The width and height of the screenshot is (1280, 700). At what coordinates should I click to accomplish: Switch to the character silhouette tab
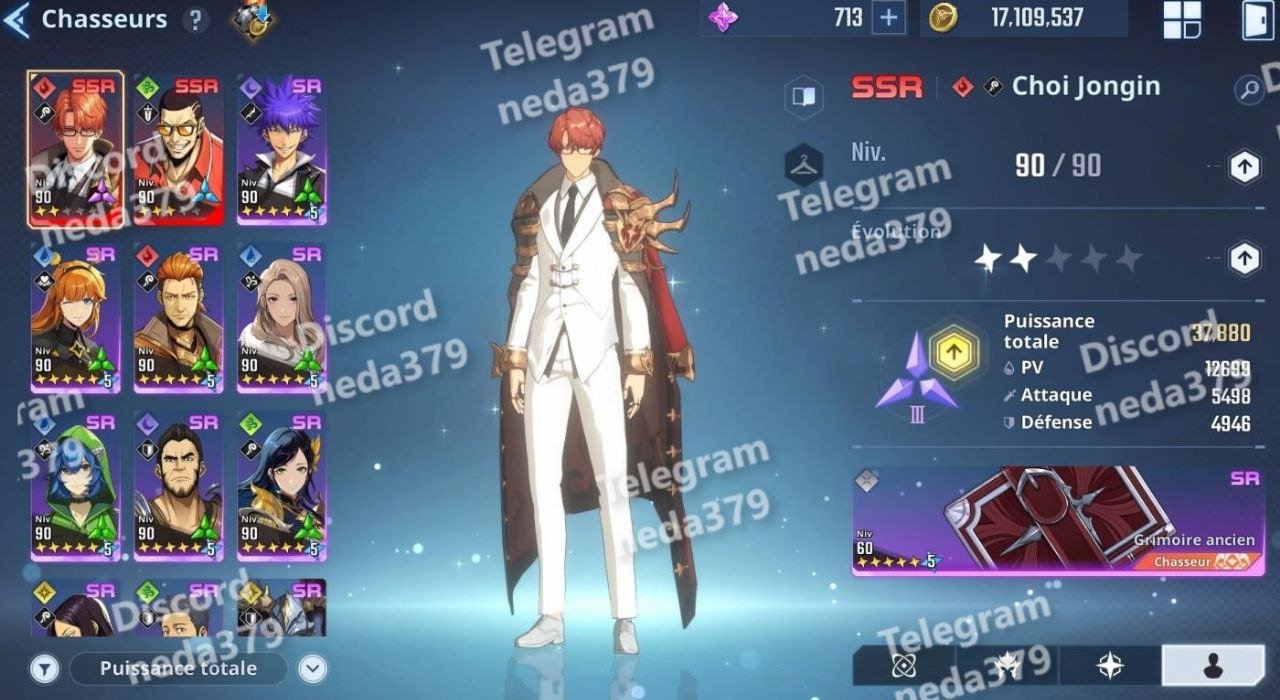tap(1212, 666)
